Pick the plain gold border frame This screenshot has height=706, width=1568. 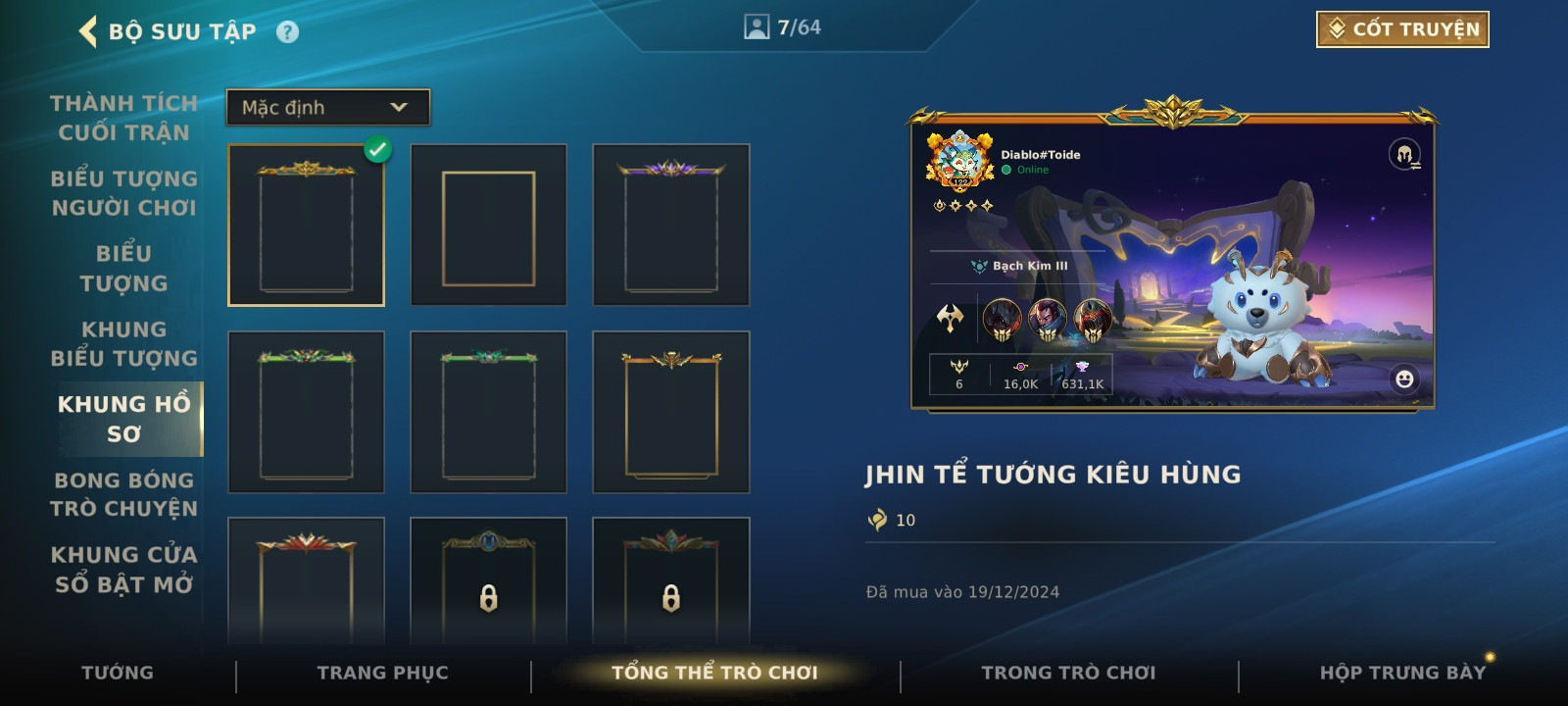488,226
